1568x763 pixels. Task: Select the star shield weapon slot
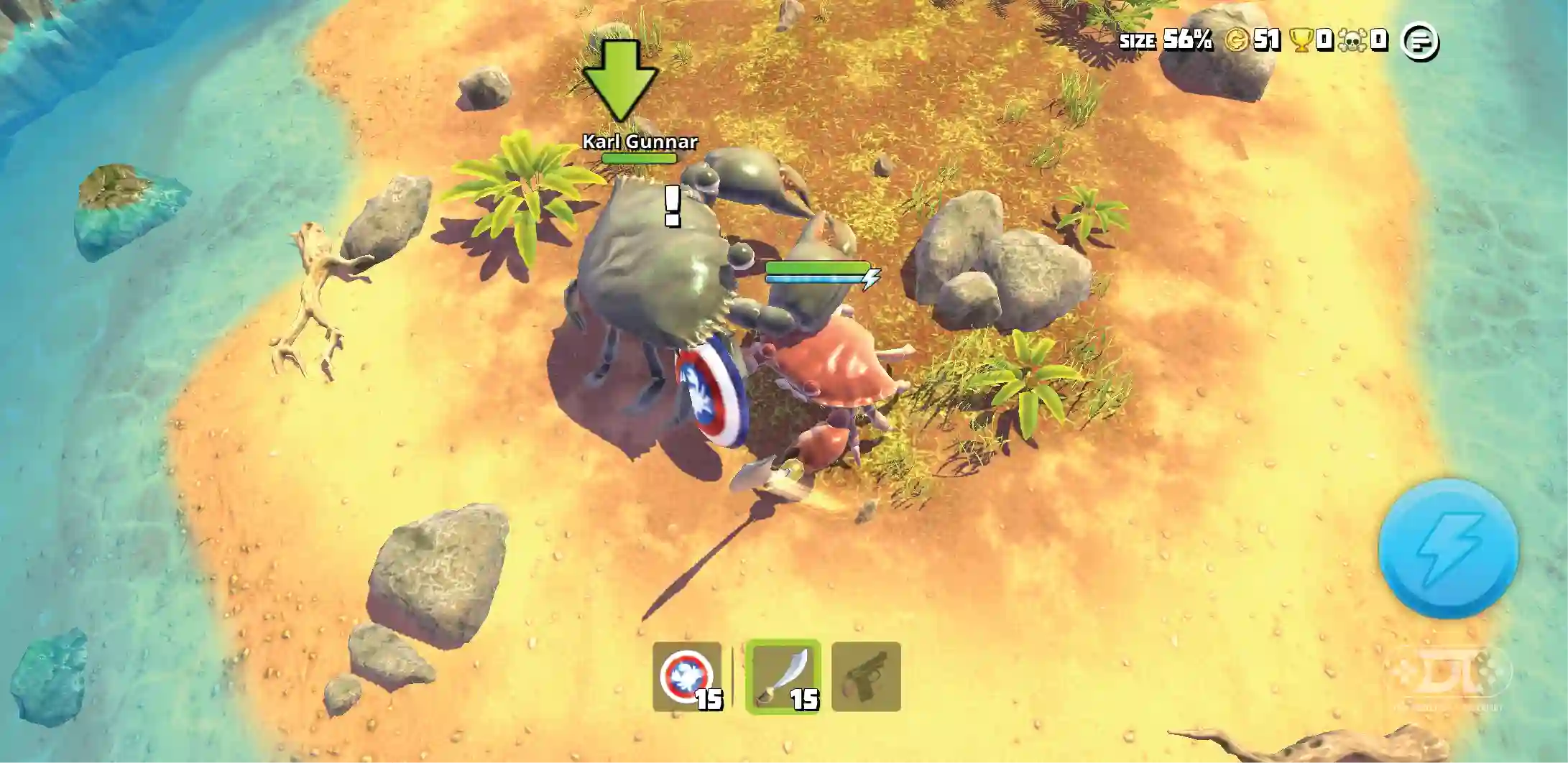pos(687,677)
